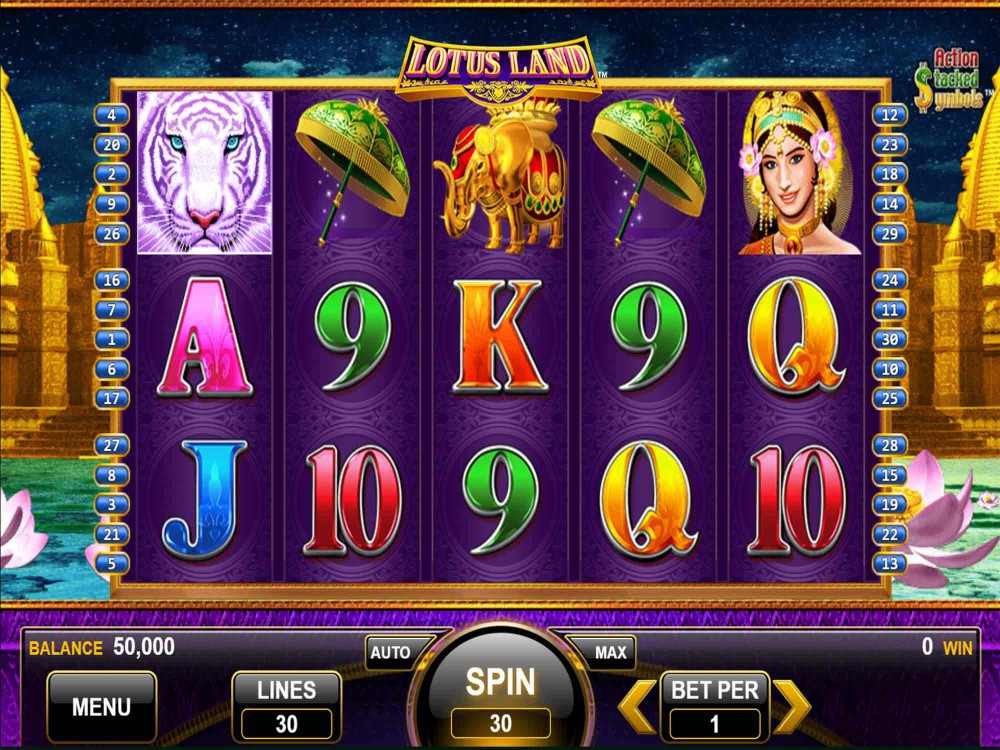1000x750 pixels.
Task: Show payline marker number 30
Action: (x=889, y=339)
